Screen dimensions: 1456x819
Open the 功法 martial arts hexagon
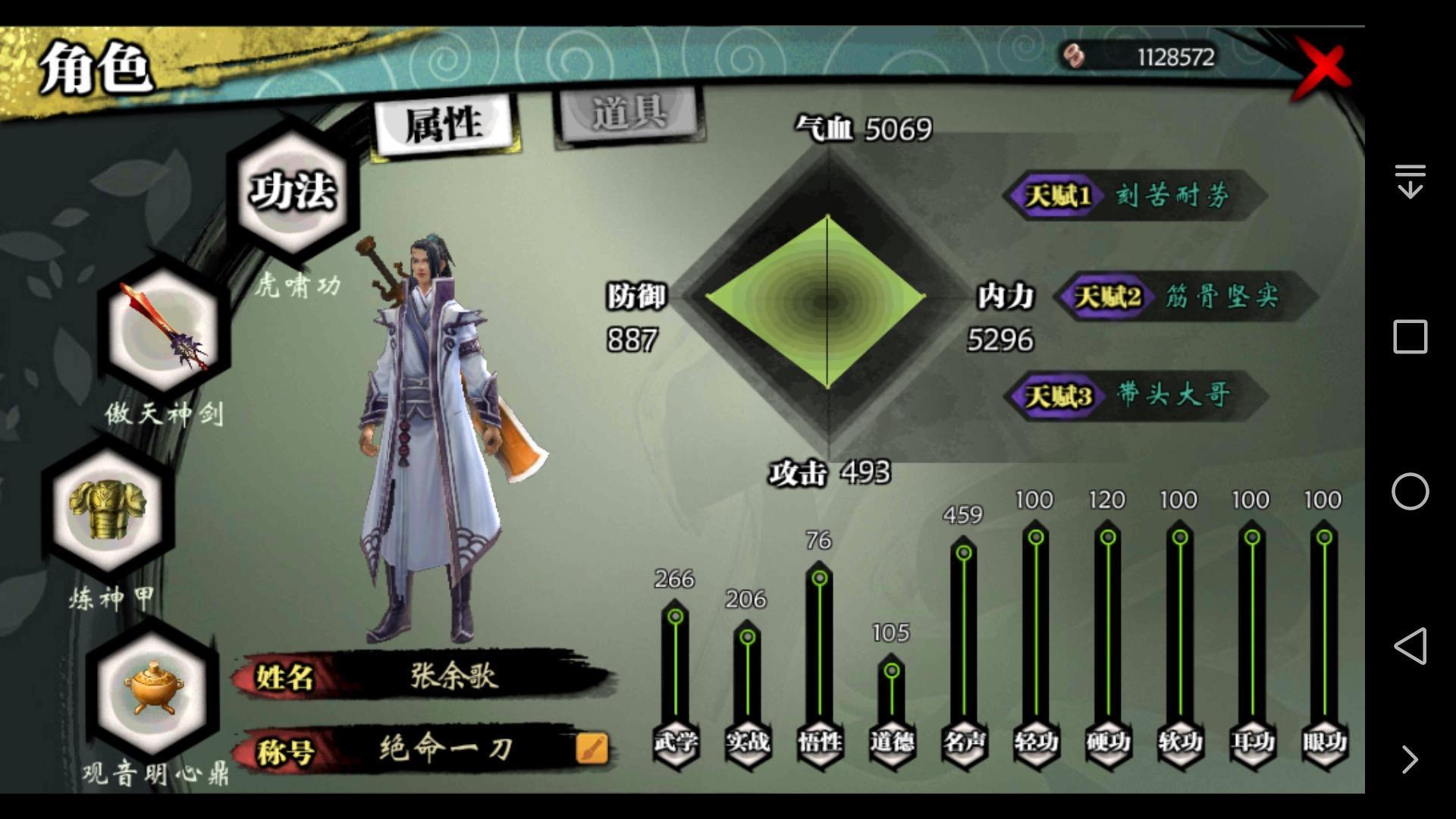point(293,190)
